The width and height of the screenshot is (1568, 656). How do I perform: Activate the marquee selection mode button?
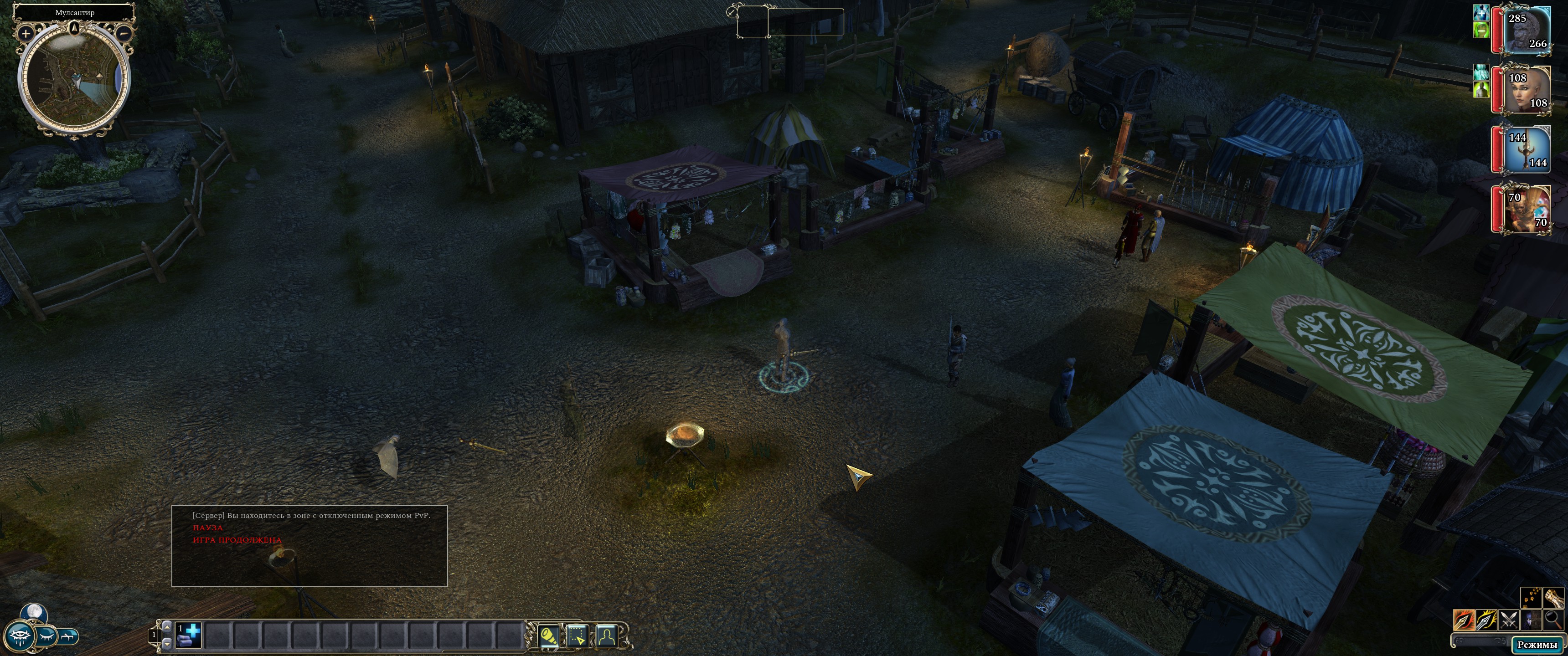577,636
